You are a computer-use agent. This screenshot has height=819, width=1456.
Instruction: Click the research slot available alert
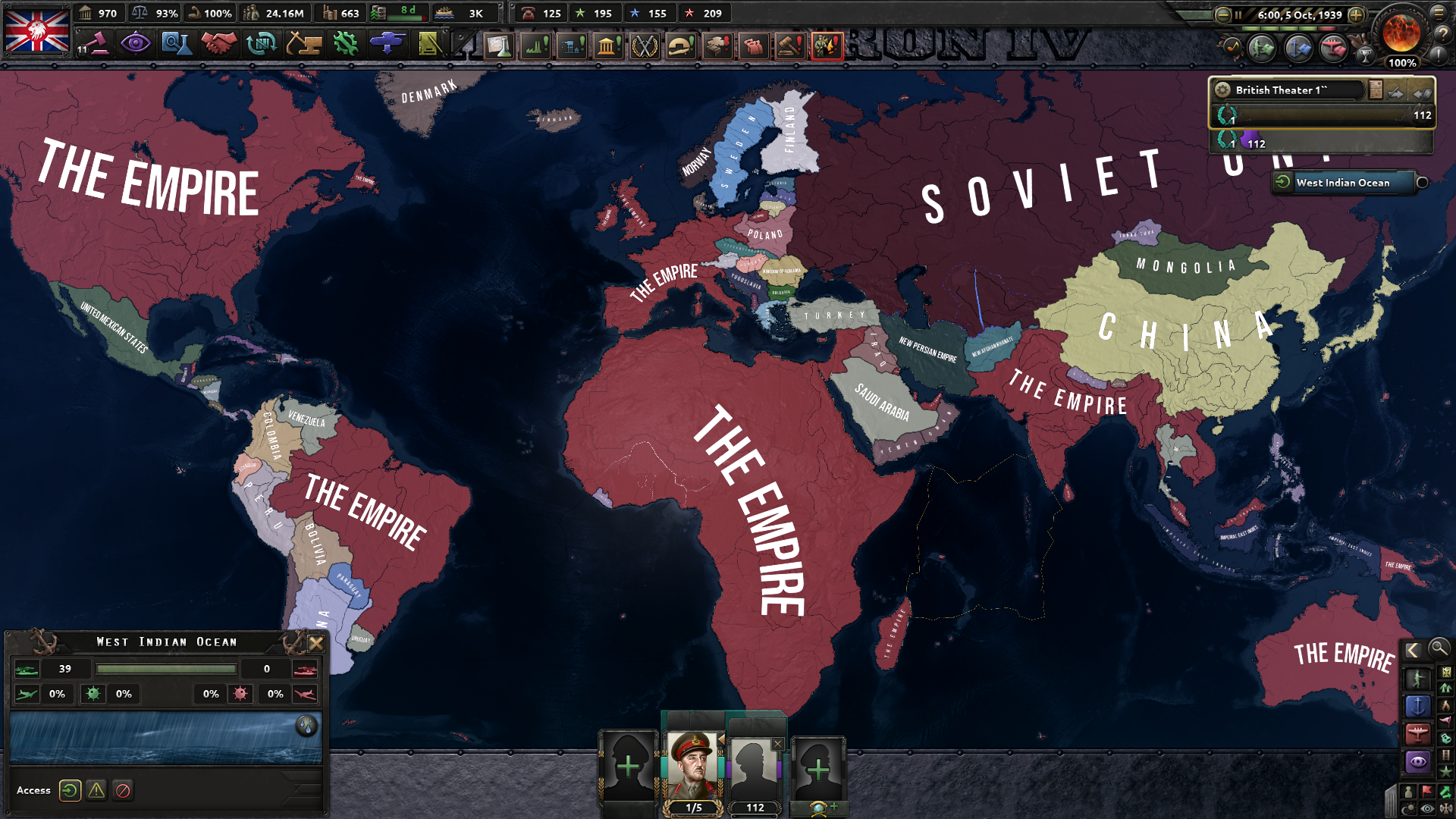coord(499,43)
